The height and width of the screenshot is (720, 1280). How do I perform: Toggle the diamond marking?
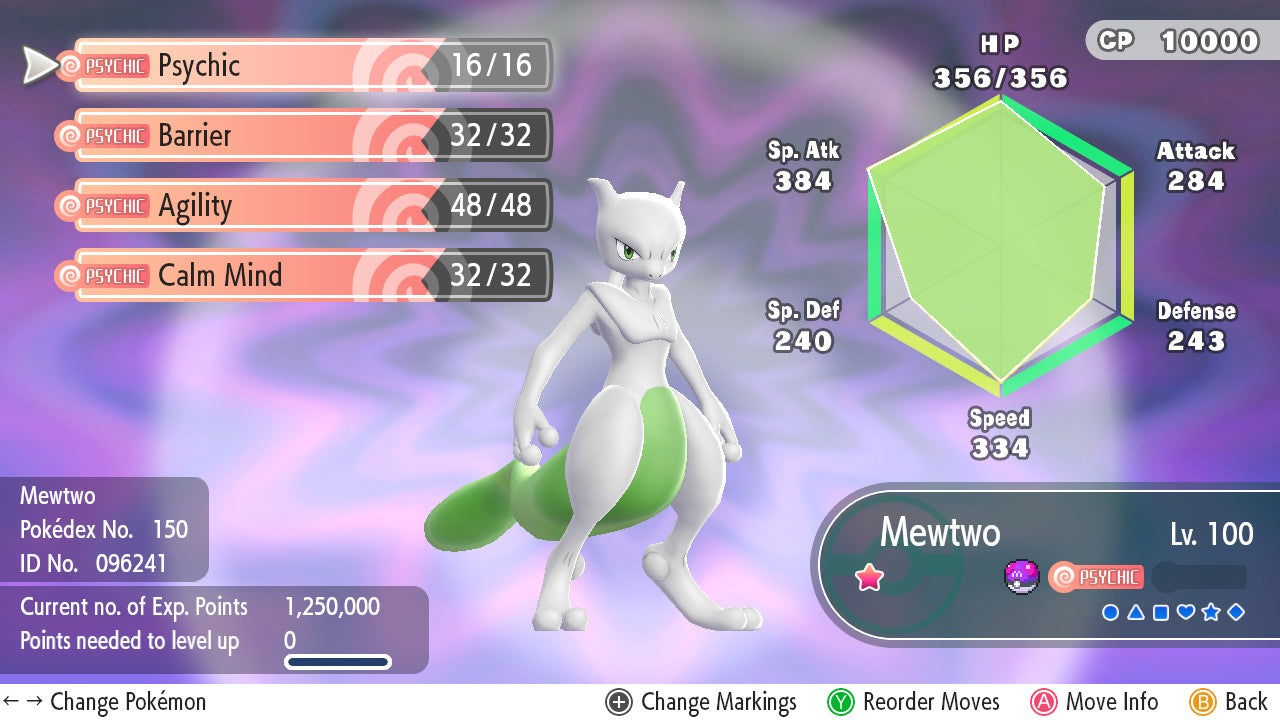pyautogui.click(x=1236, y=612)
